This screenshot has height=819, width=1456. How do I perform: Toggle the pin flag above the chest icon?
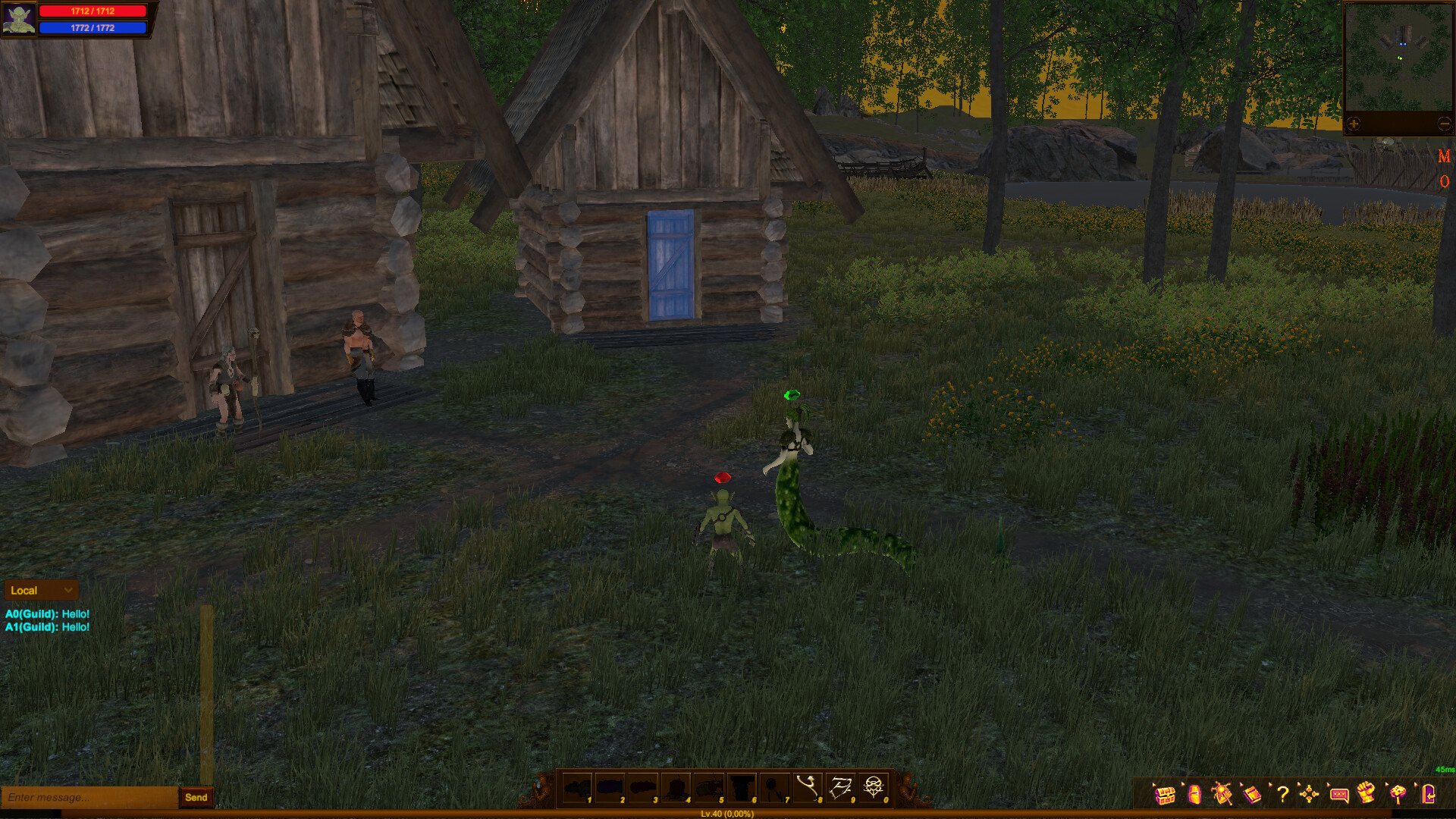(1153, 785)
